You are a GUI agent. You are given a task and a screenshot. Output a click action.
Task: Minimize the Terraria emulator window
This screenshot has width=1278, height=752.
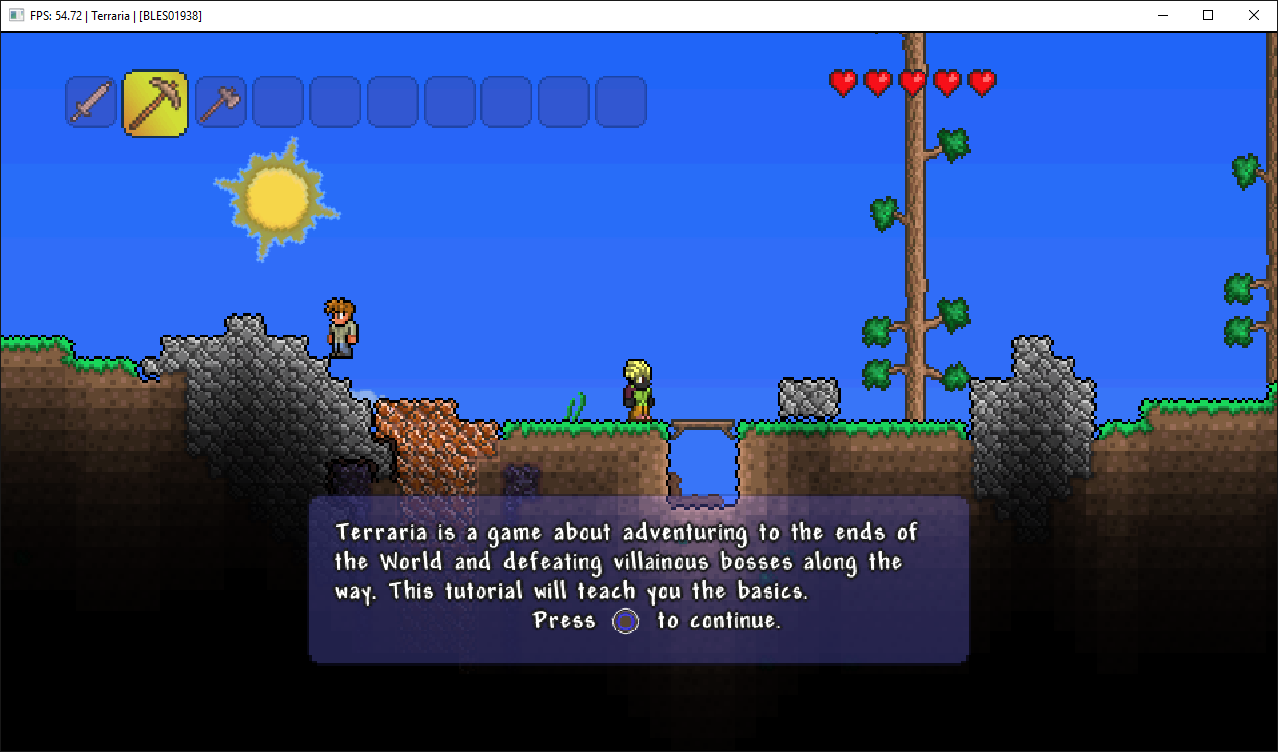1163,15
